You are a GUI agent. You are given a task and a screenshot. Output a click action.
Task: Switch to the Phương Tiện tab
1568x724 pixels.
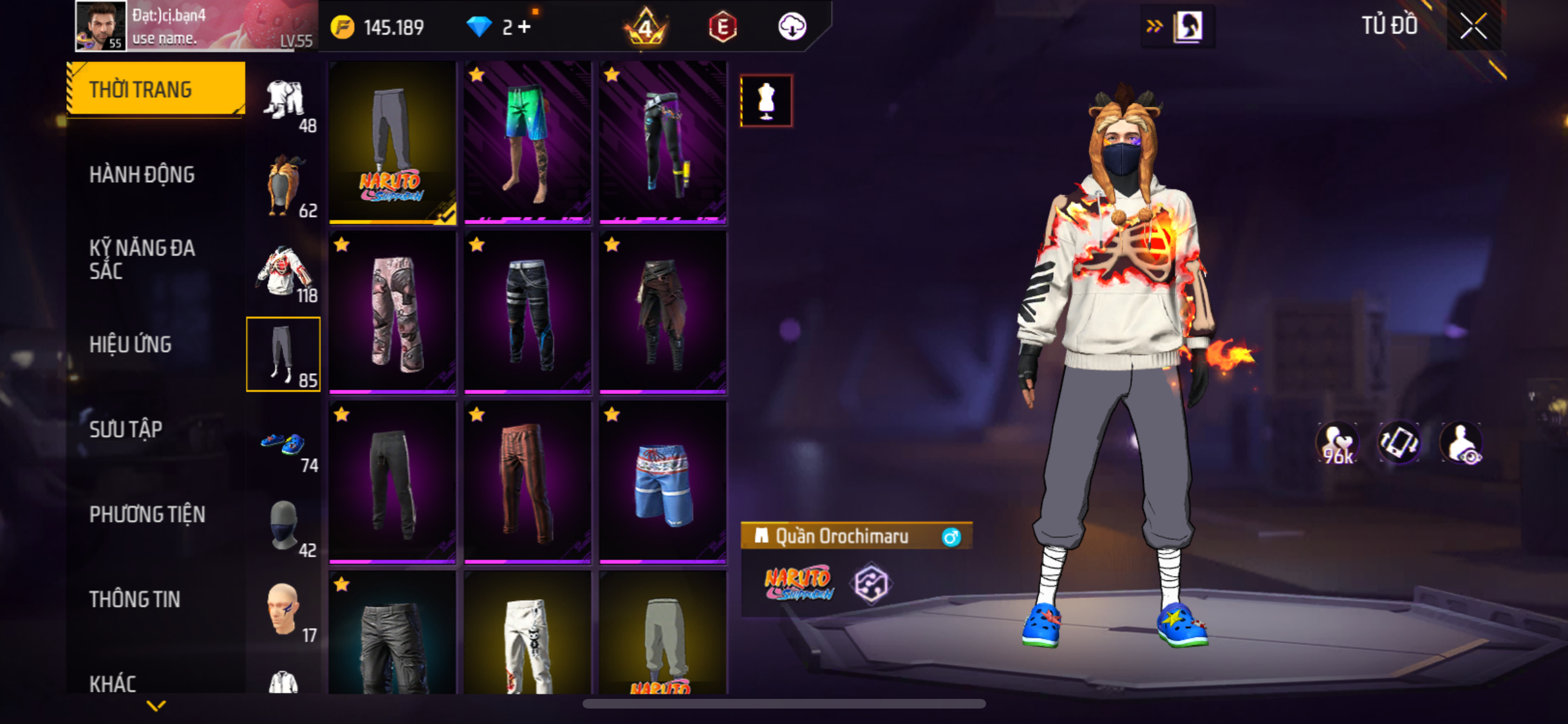tap(147, 514)
